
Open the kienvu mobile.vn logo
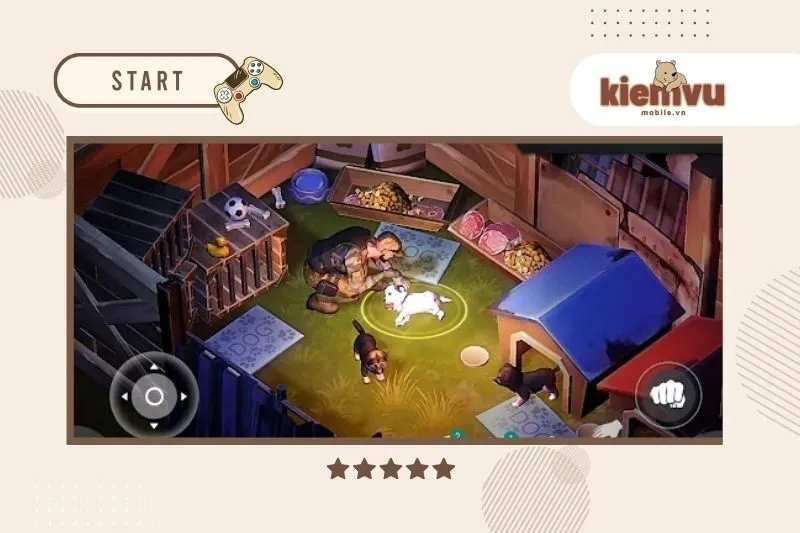(x=662, y=92)
